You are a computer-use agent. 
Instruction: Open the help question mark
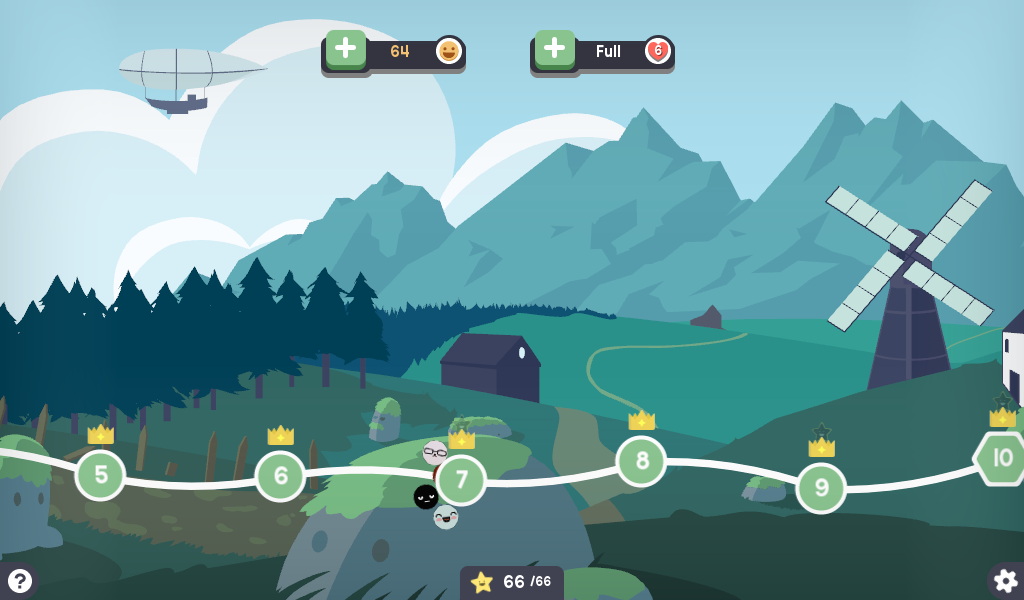click(x=18, y=580)
